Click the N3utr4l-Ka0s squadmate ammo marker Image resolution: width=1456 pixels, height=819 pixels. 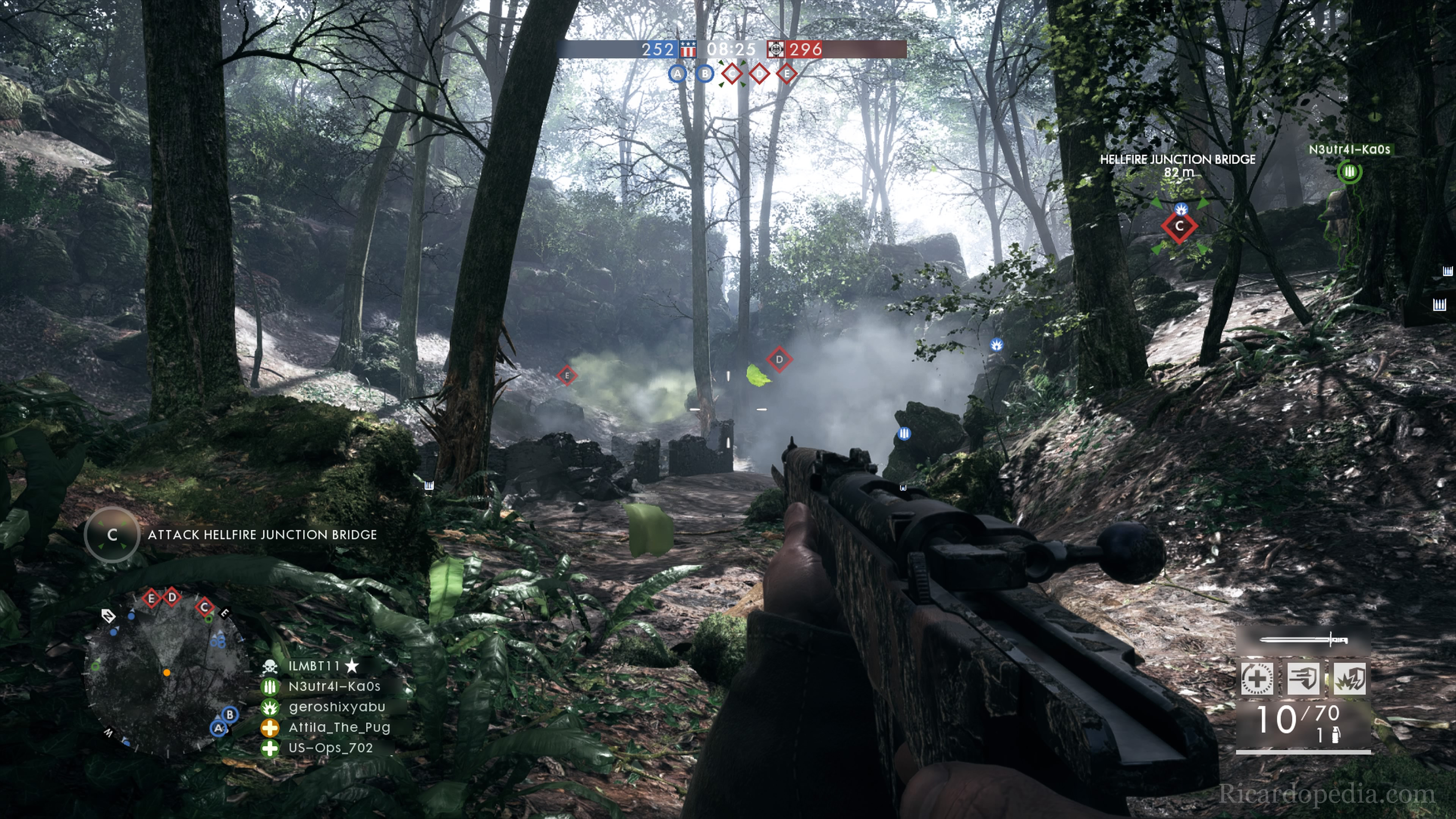pos(1349,171)
